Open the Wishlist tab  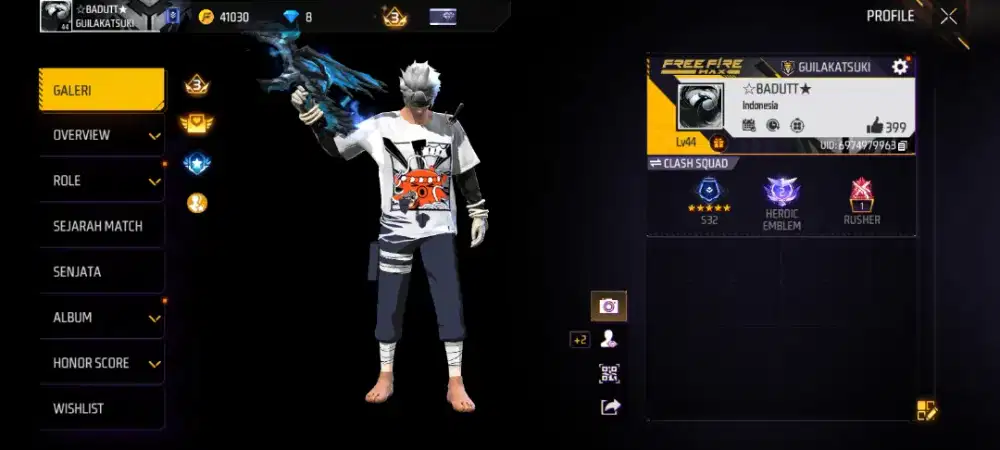click(x=101, y=408)
